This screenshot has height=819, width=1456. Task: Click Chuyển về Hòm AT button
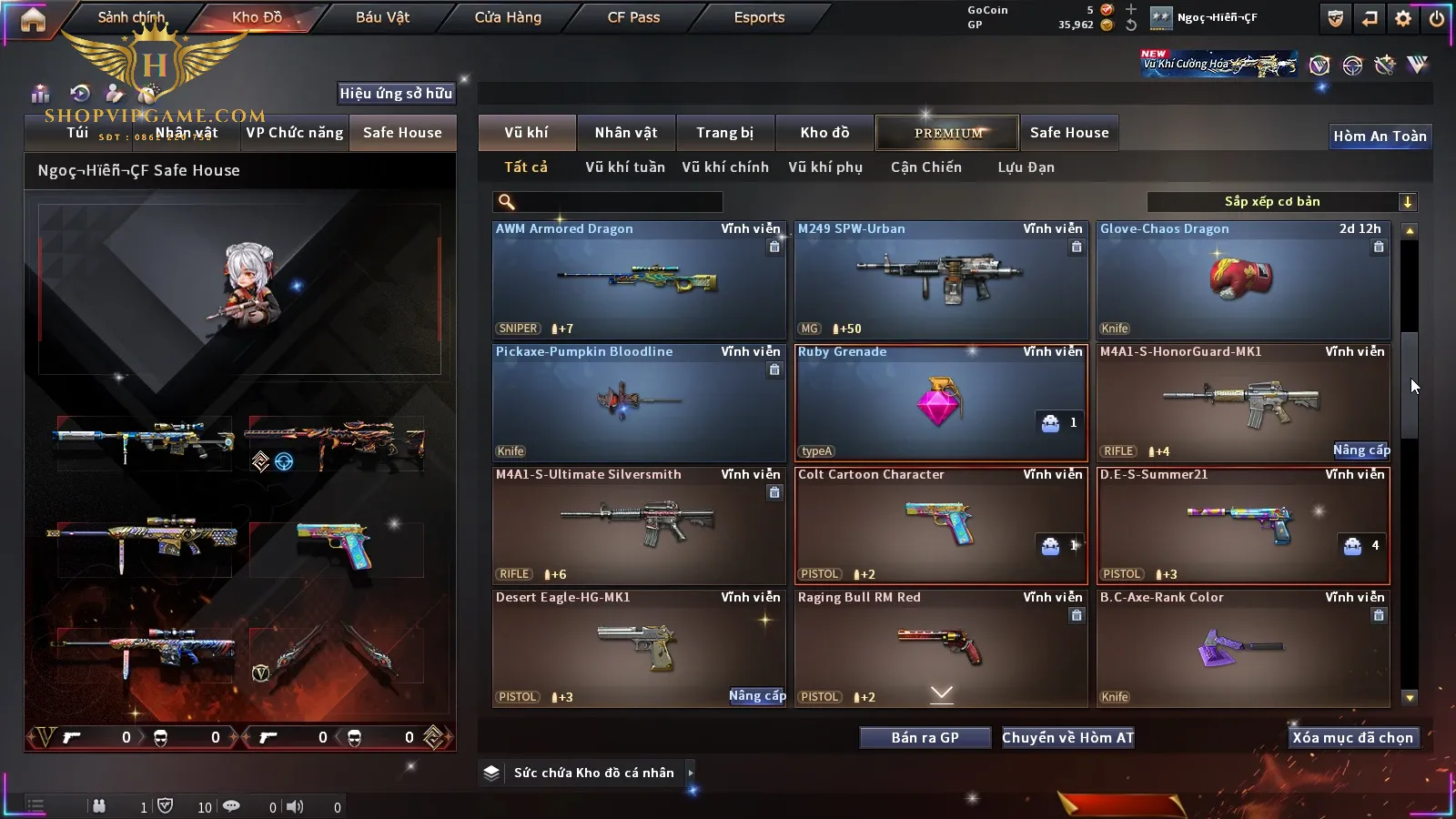(1067, 738)
